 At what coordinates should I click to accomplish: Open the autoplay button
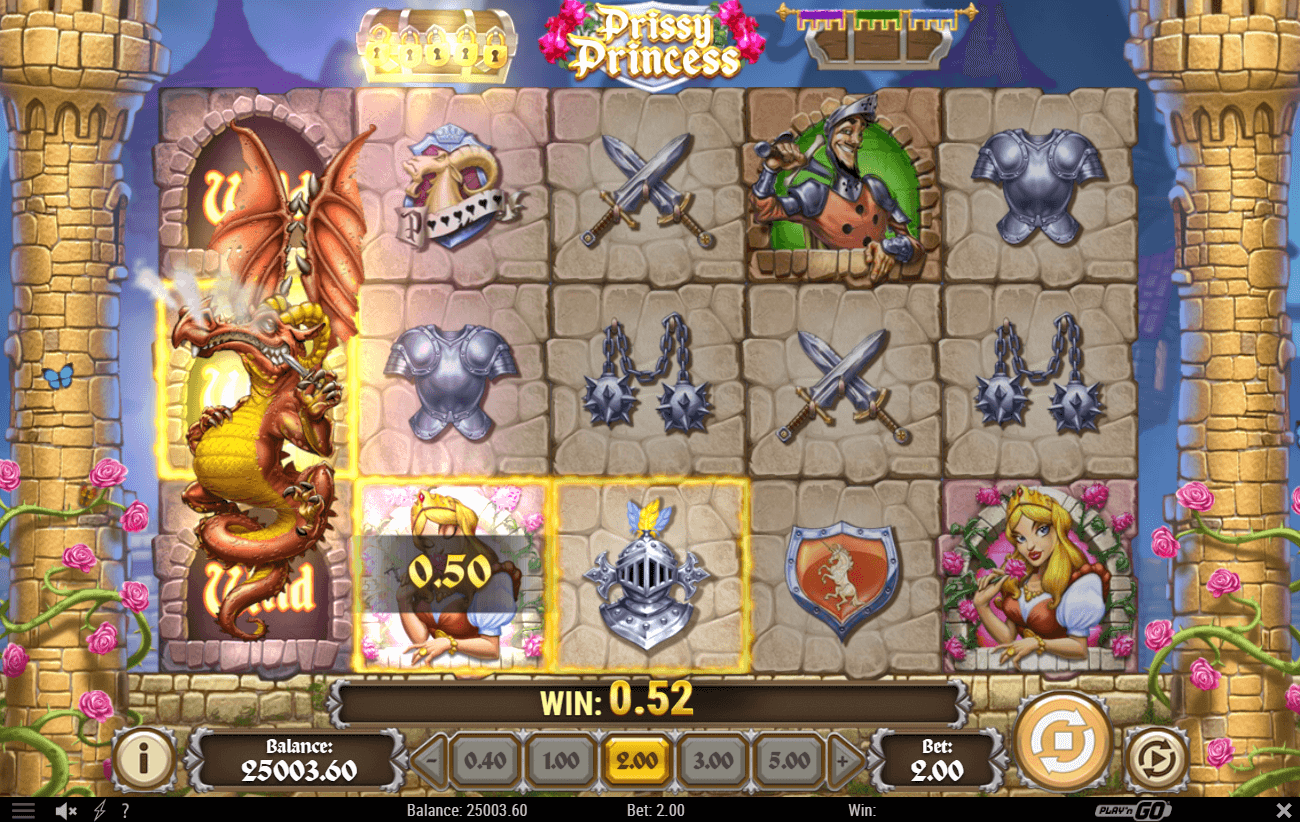coord(1156,759)
